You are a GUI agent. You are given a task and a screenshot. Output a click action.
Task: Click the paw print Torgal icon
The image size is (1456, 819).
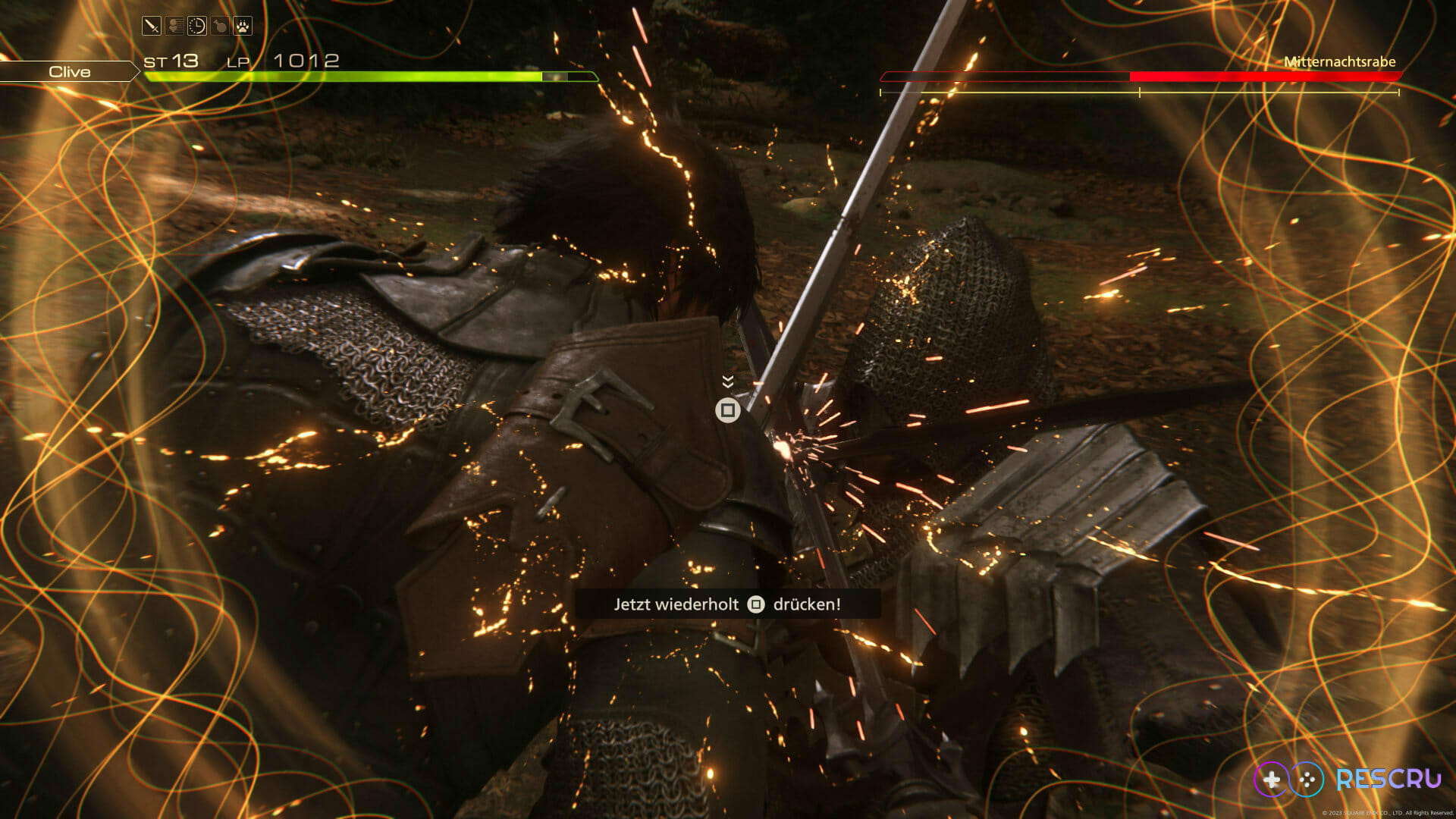[x=243, y=27]
